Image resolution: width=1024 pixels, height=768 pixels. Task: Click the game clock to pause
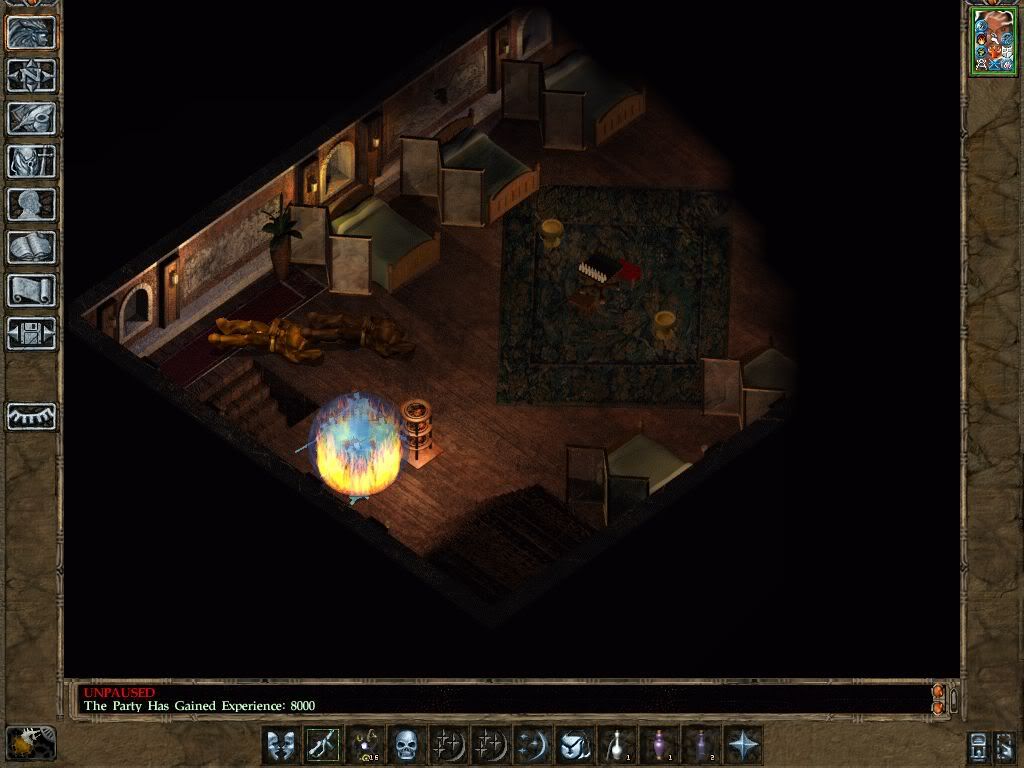click(31, 743)
